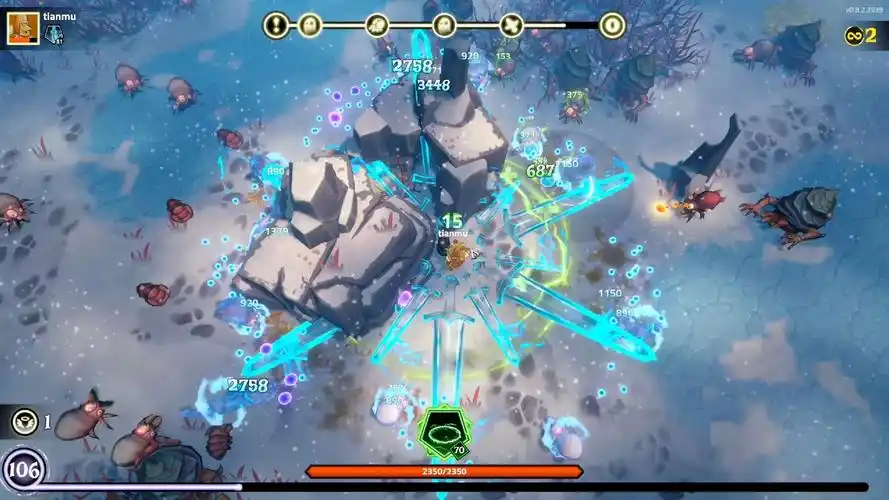Select the exclamation mark stage marker

pos(276,25)
